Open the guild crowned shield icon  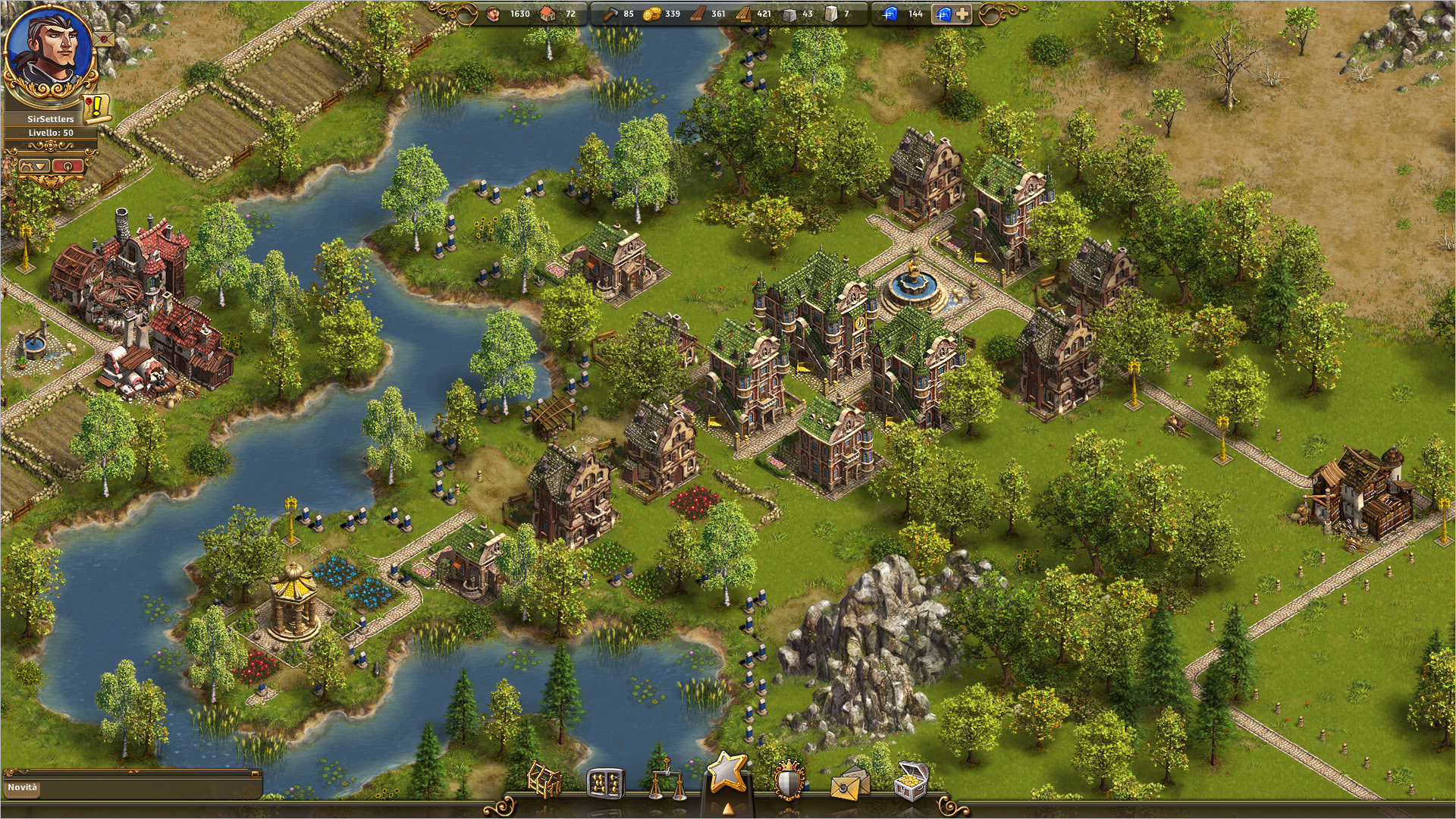[x=789, y=781]
